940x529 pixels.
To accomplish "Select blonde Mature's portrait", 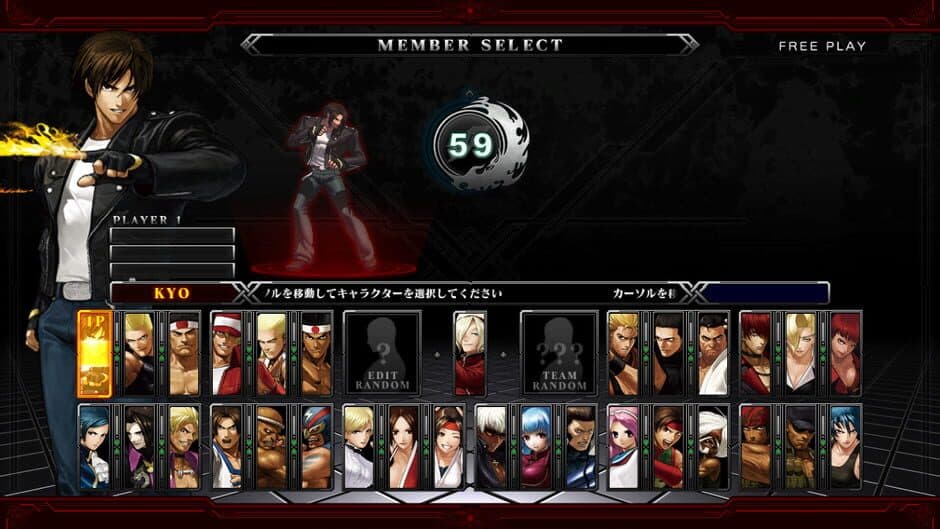I will tap(800, 353).
